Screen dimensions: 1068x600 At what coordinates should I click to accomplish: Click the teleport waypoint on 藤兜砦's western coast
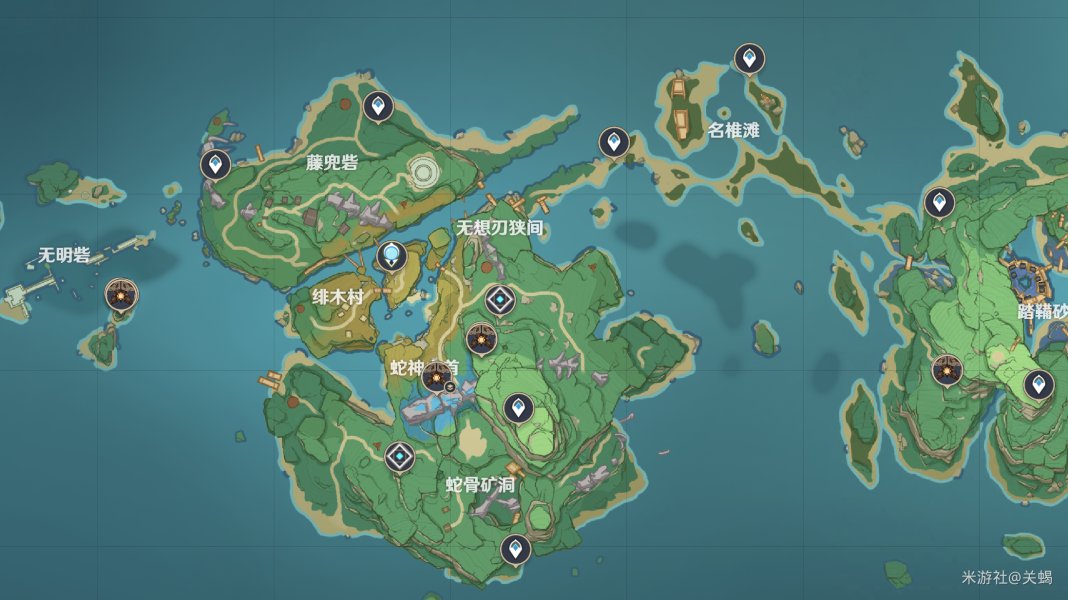215,163
